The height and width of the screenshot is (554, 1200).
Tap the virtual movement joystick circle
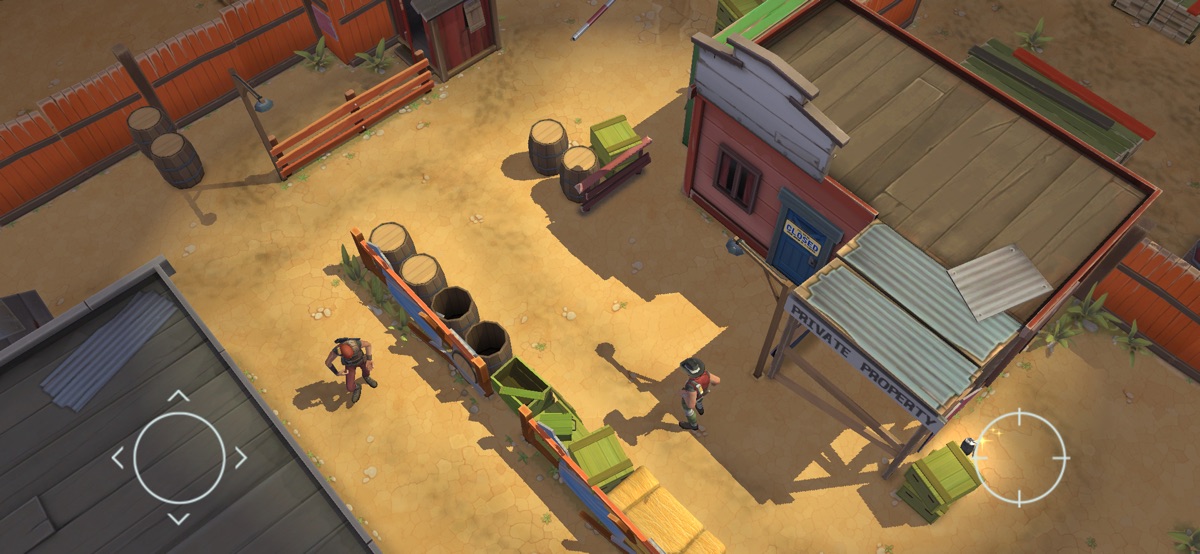tap(179, 458)
